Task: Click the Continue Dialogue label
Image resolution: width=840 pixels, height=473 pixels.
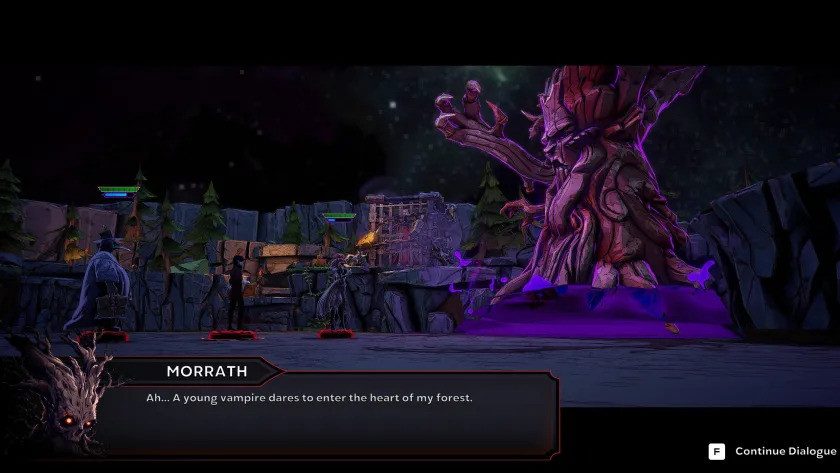Action: (x=784, y=452)
